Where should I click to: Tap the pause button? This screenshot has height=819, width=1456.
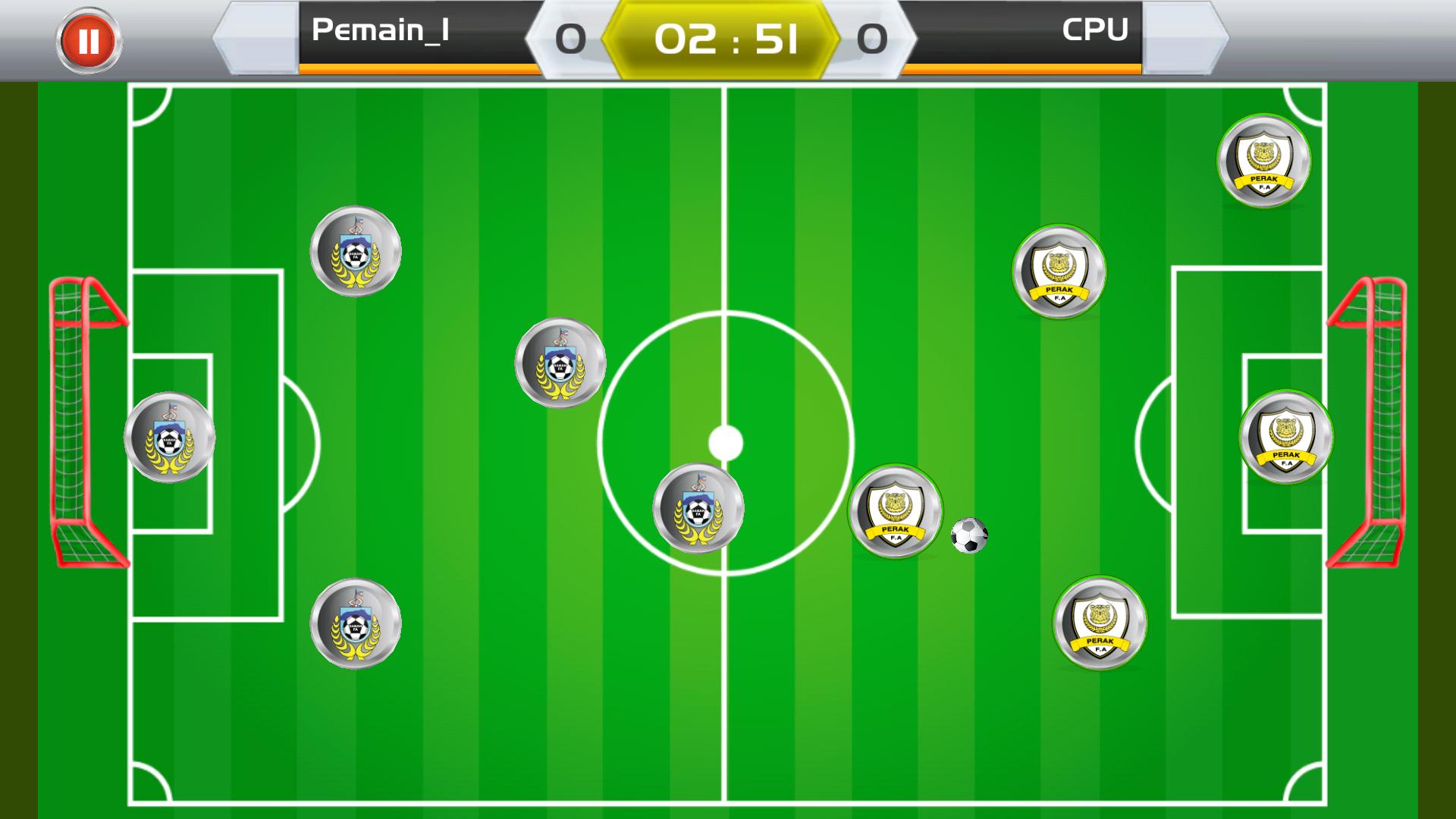click(89, 39)
